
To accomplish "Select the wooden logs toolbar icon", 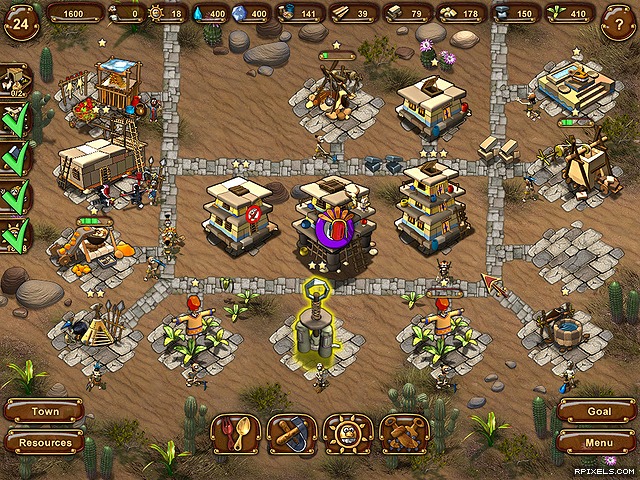I will [x=404, y=434].
